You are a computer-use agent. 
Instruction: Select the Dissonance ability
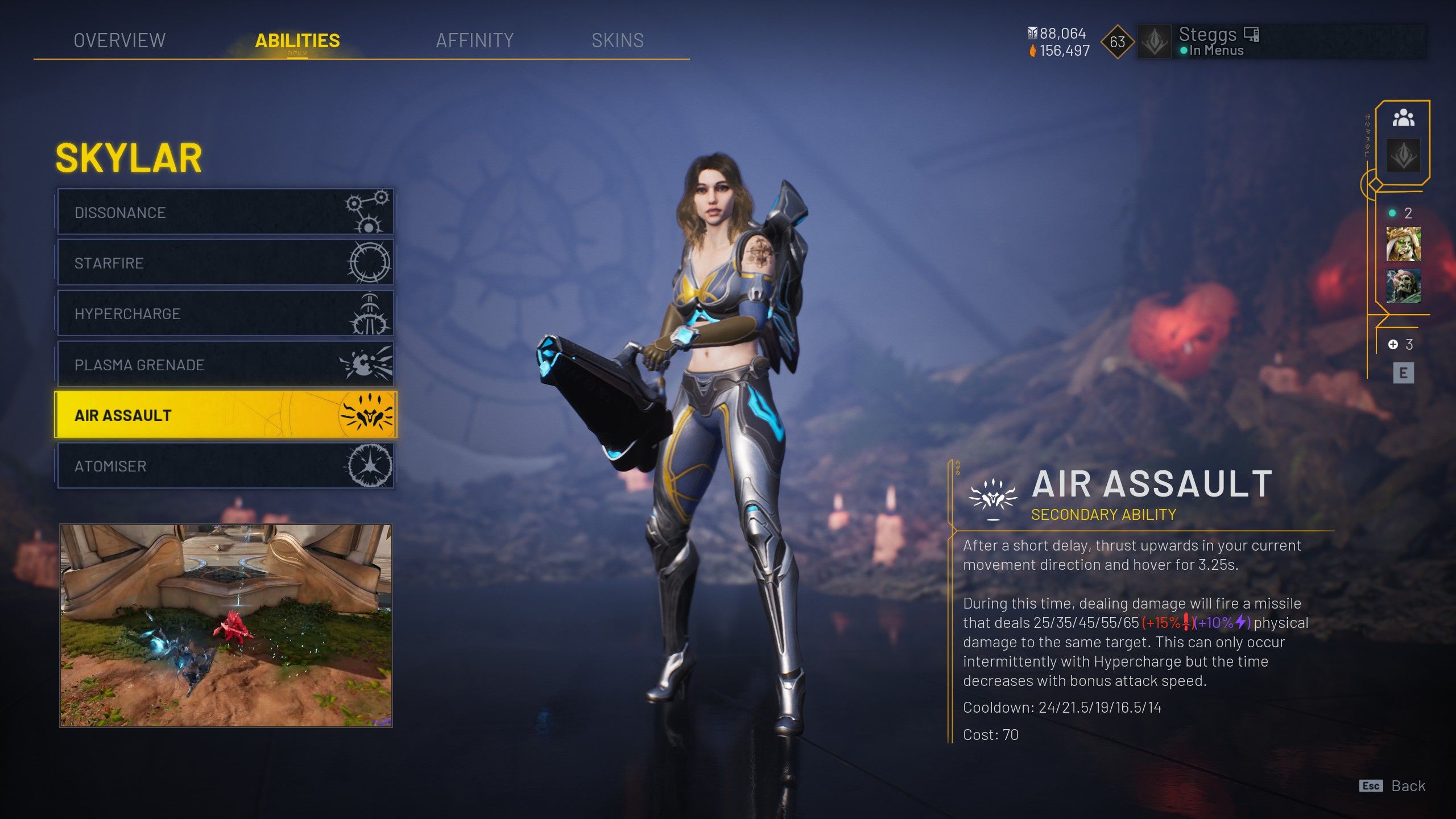pyautogui.click(x=225, y=212)
